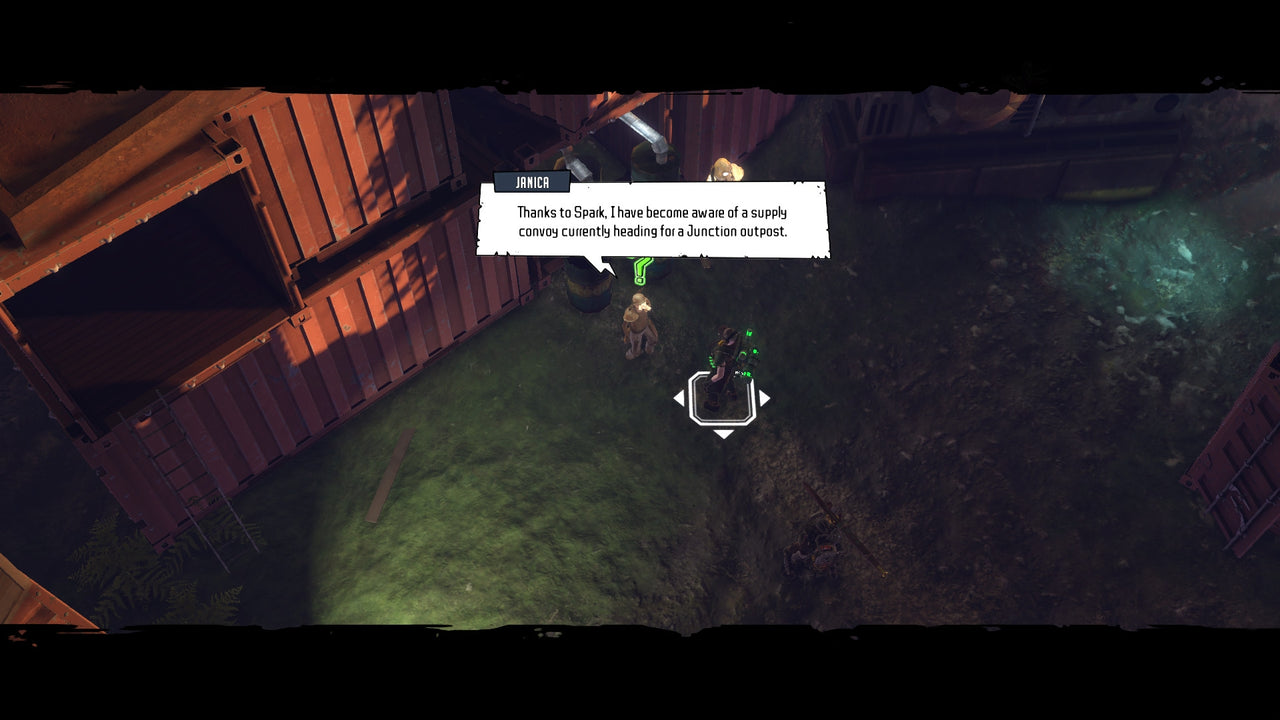Click the white speech bubble tail pointer
1280x720 pixels.
tap(600, 266)
